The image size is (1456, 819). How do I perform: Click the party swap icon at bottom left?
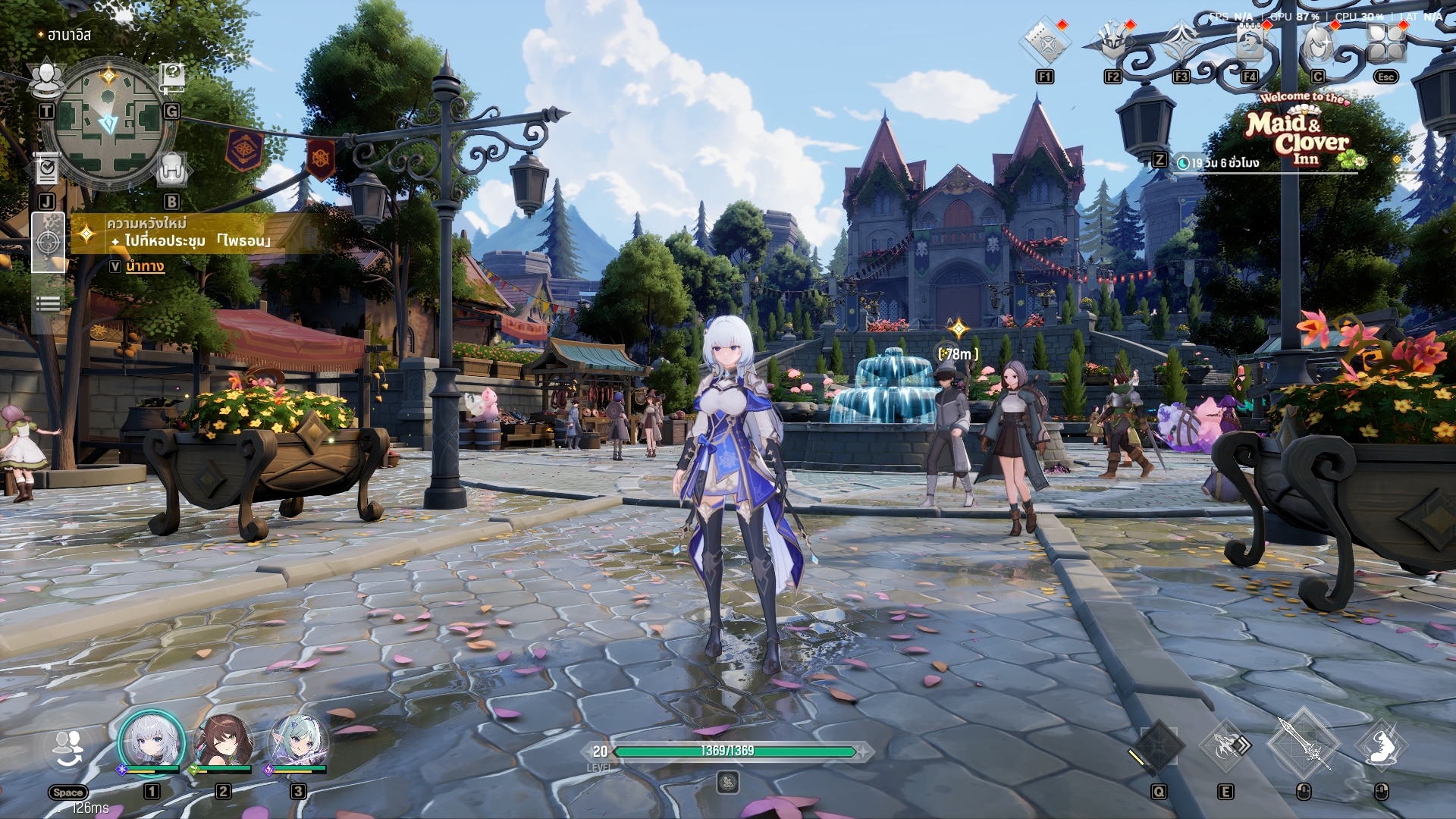coord(68,749)
